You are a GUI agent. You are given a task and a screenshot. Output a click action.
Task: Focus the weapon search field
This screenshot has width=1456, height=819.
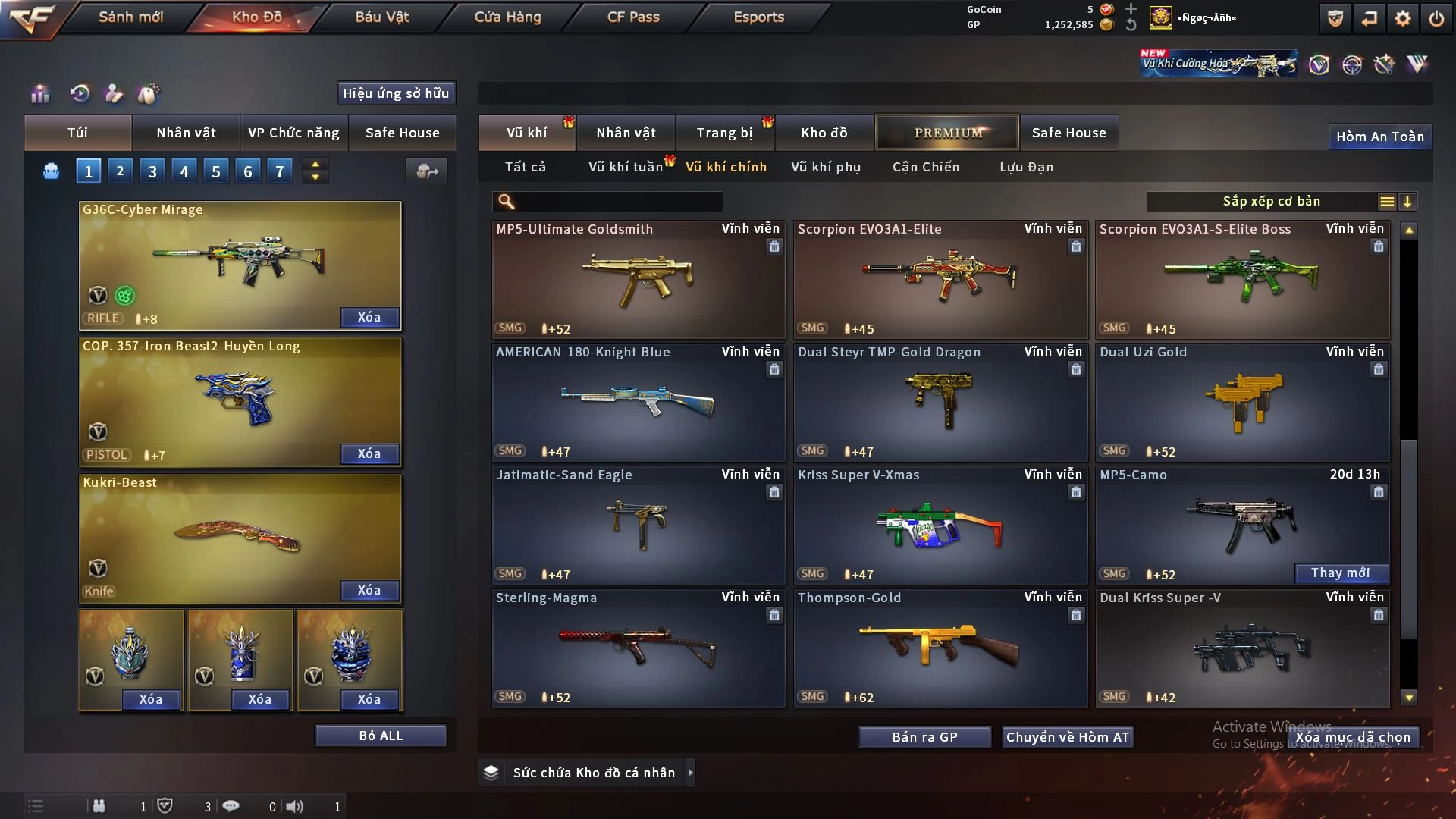point(618,202)
